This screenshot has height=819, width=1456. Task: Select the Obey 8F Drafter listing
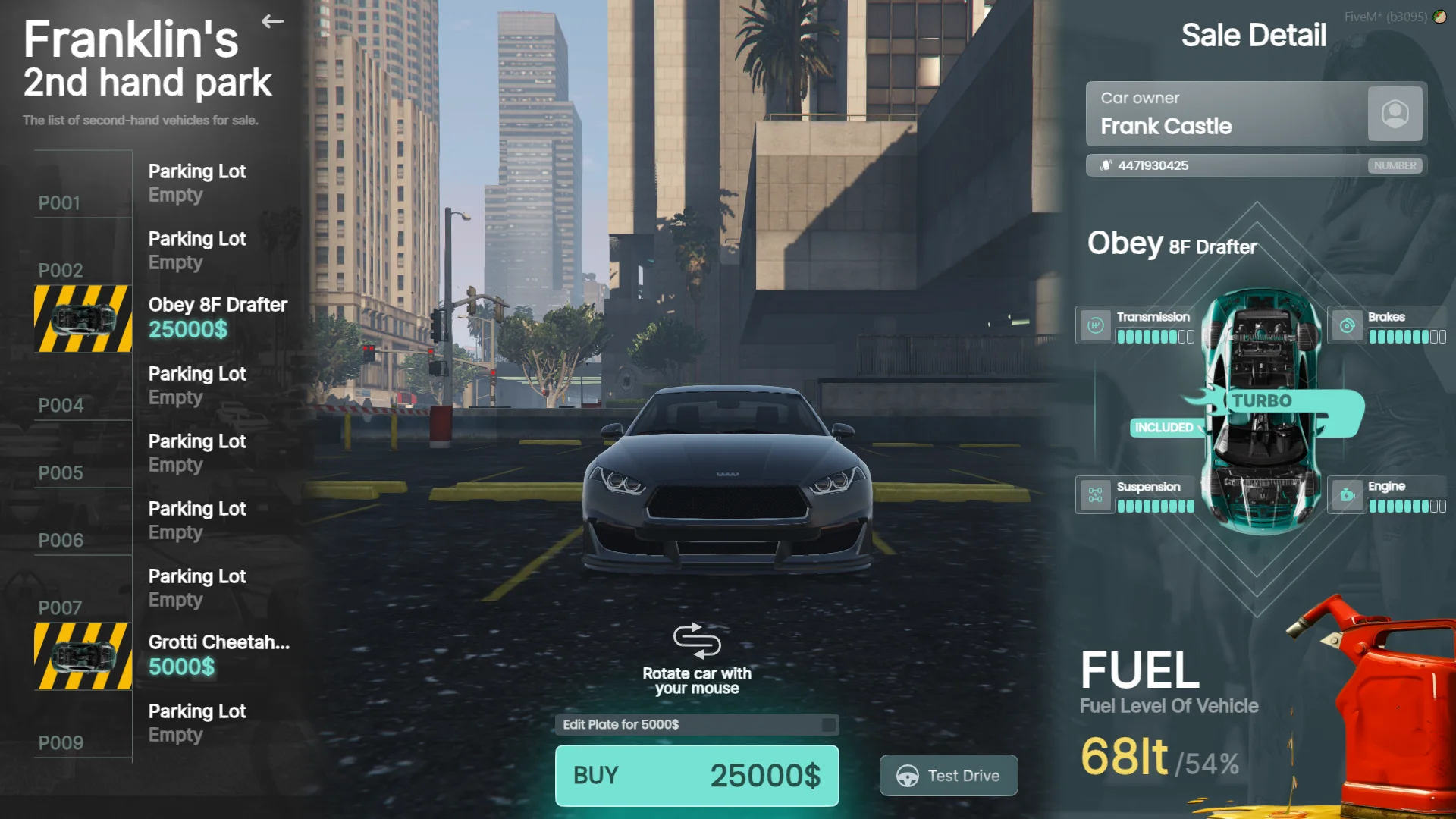coord(163,318)
